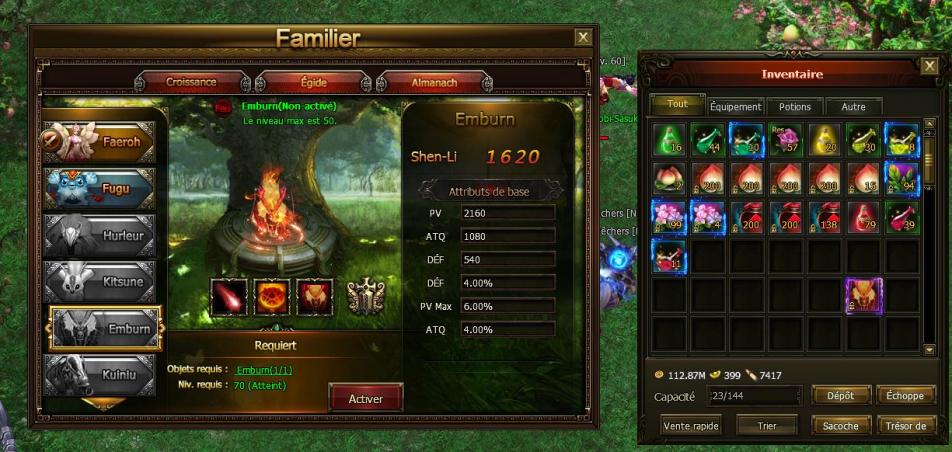Select Kuiniu in the familiar list
The image size is (952, 452).
point(99,376)
